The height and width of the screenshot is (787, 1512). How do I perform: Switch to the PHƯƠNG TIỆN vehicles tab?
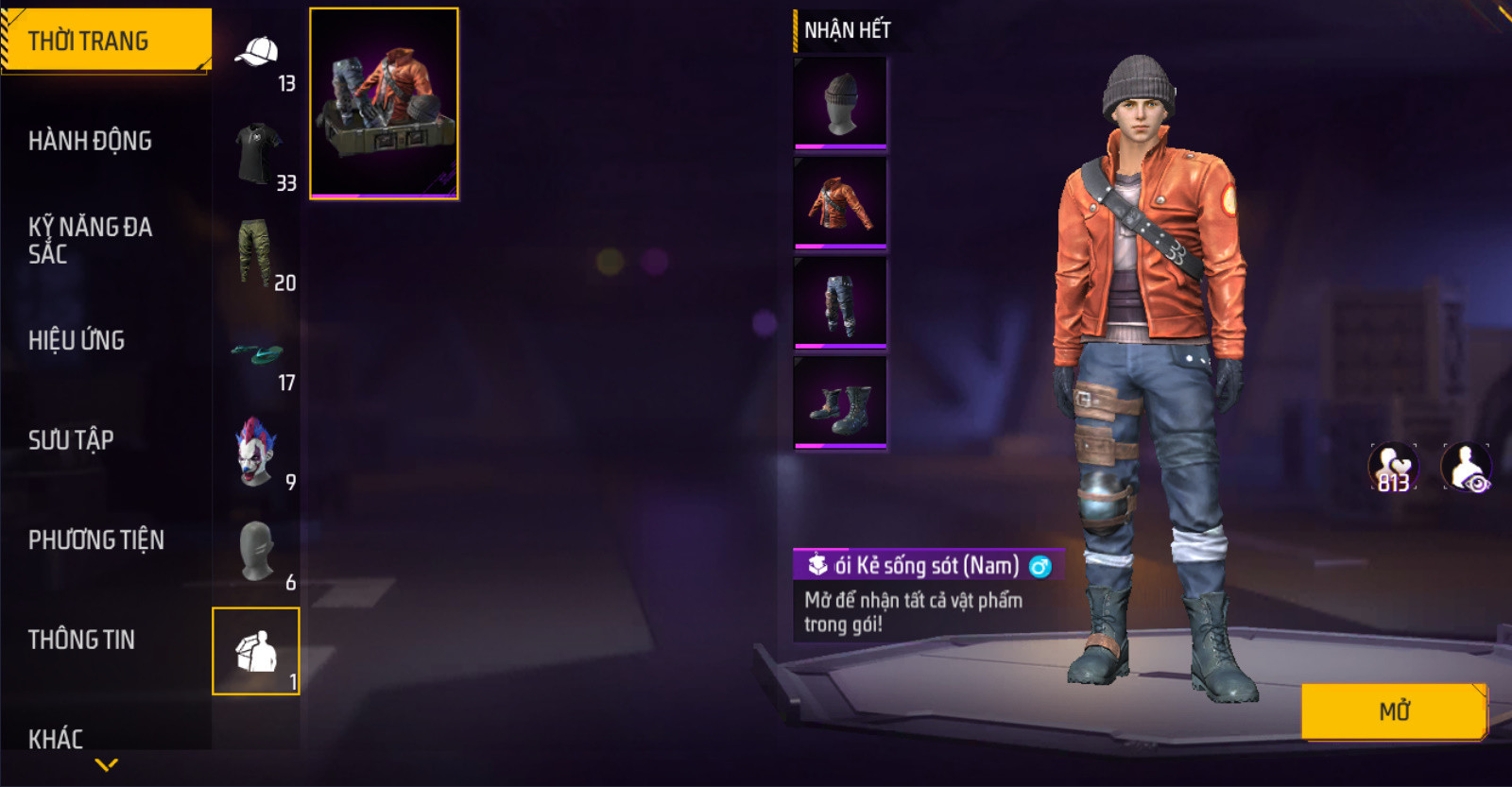coord(96,539)
